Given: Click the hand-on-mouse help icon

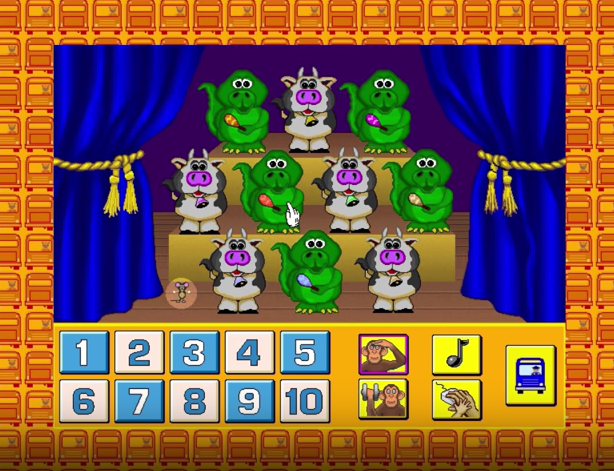Looking at the screenshot, I should pos(457,400).
